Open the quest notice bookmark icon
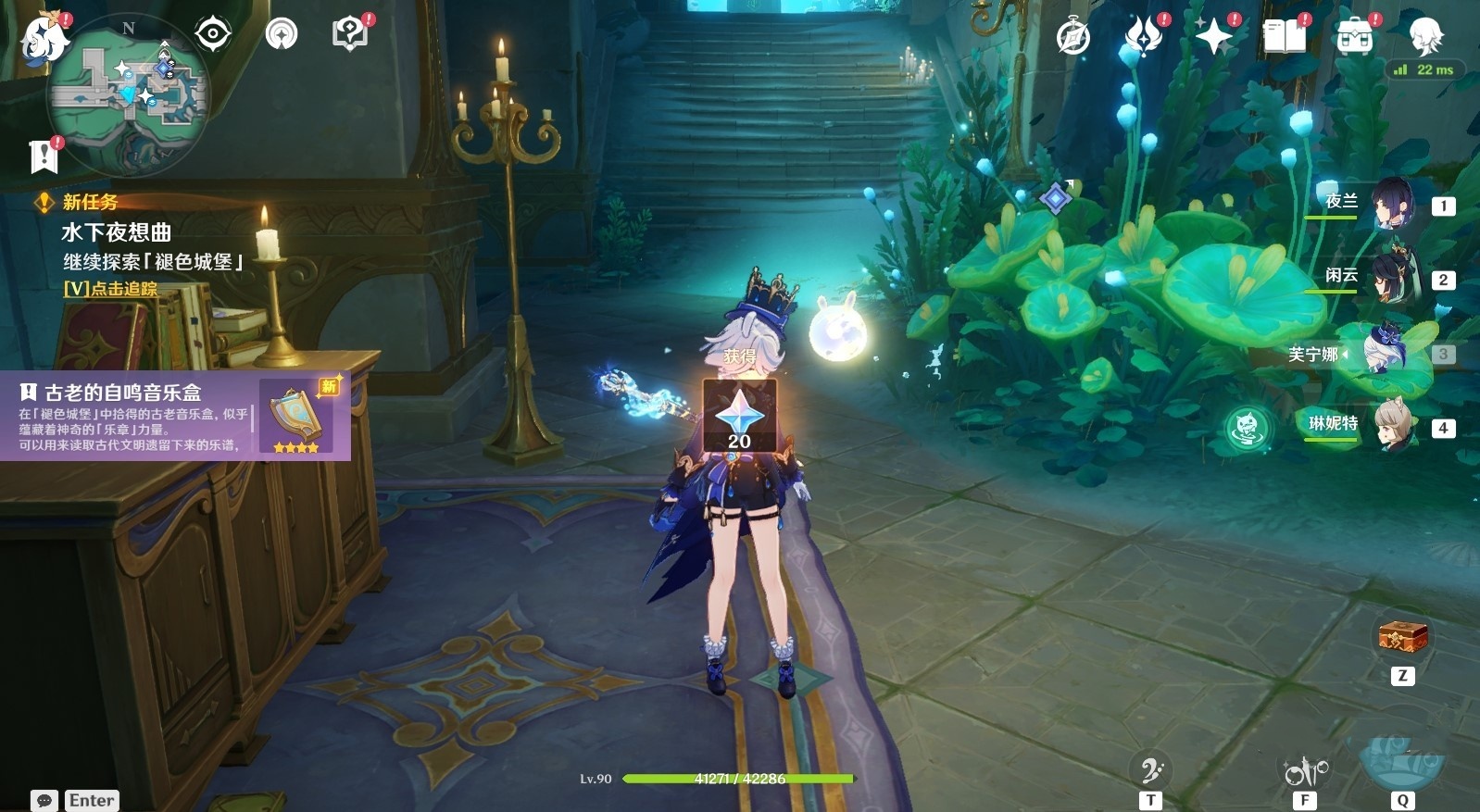1480x812 pixels. click(44, 156)
